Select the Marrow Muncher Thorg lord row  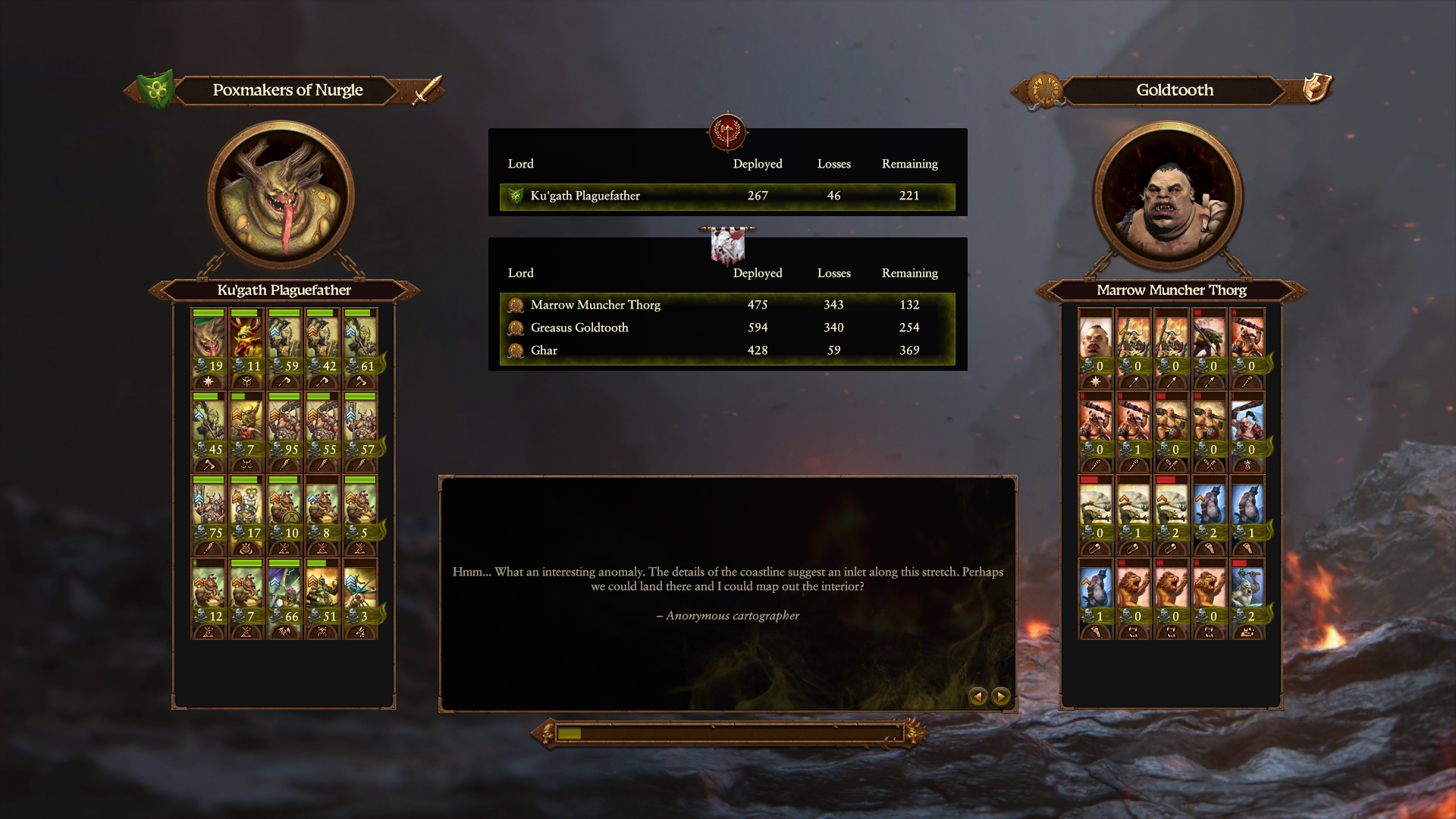[726, 305]
